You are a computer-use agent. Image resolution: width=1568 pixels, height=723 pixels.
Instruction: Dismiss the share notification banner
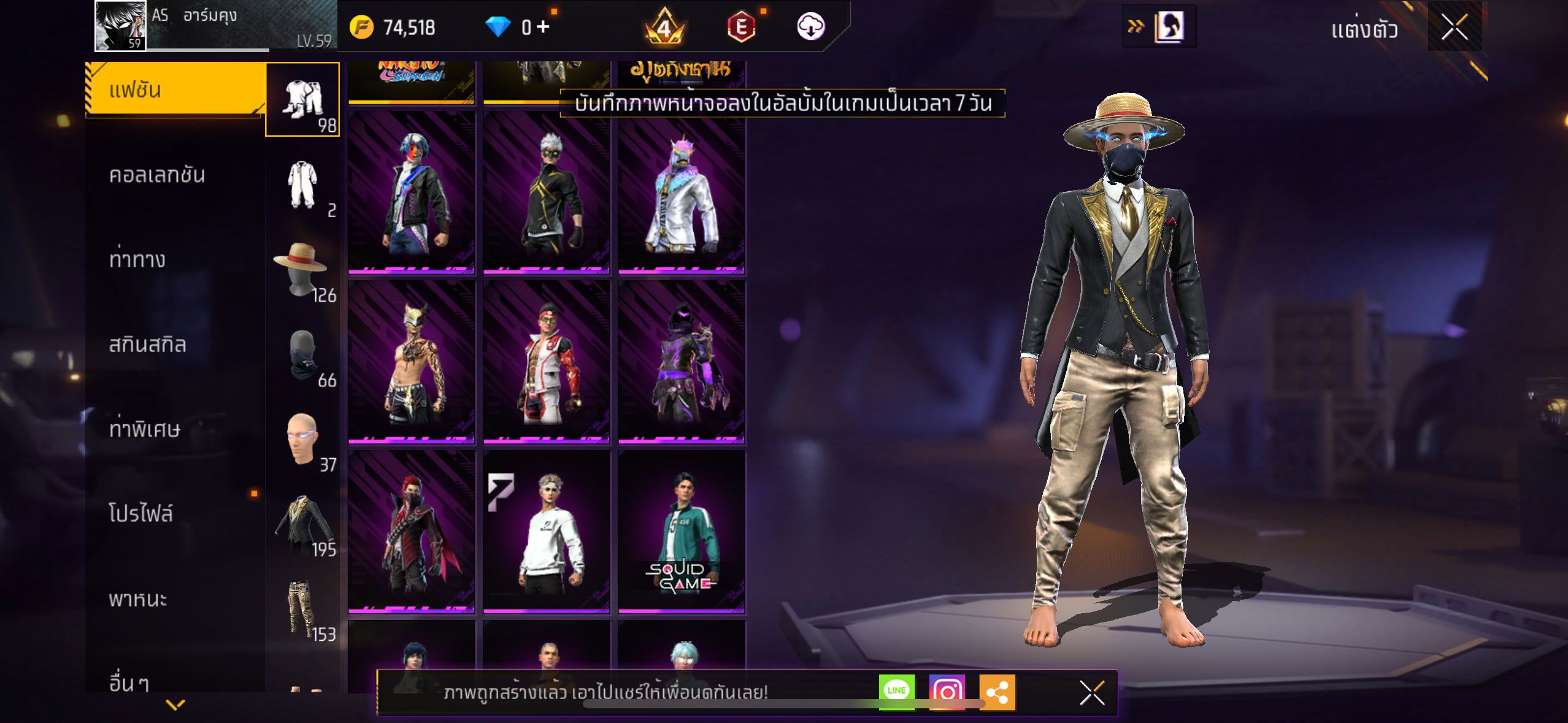pos(1092,693)
